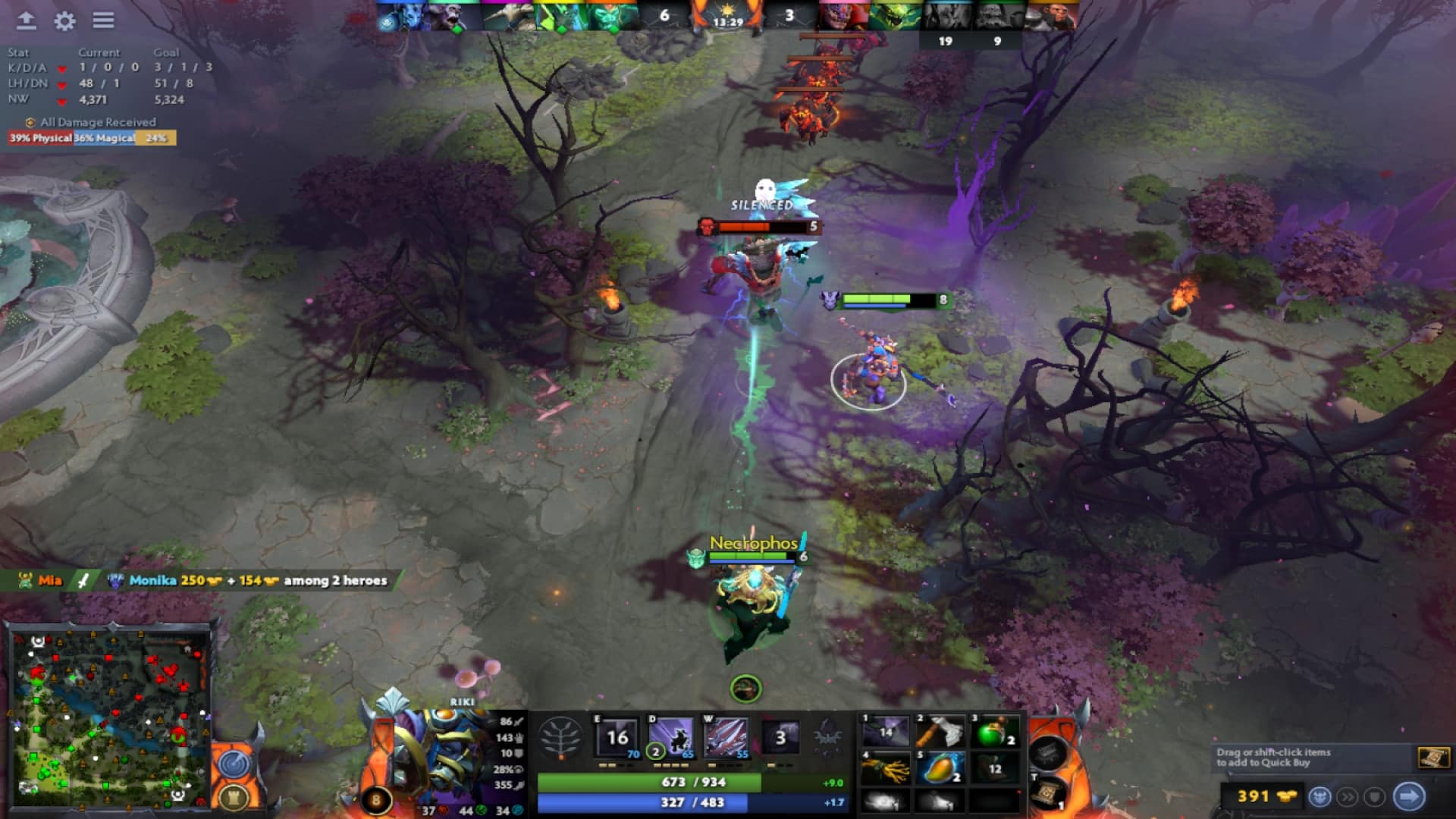Click the Town Portal Scroll in slot T
Viewport: 1456px width, 819px height.
pos(1048,792)
